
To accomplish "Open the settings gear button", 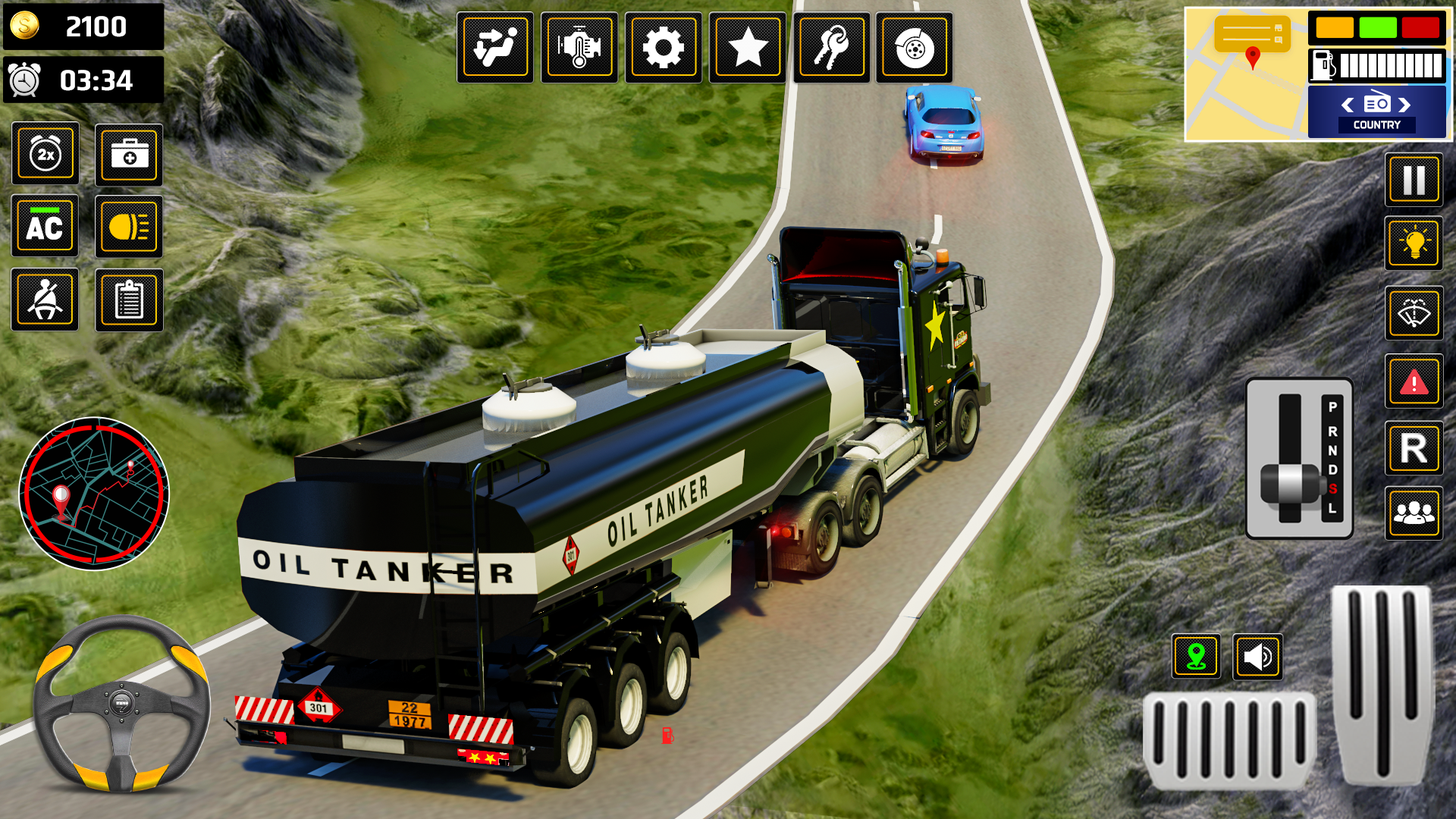I will [663, 48].
